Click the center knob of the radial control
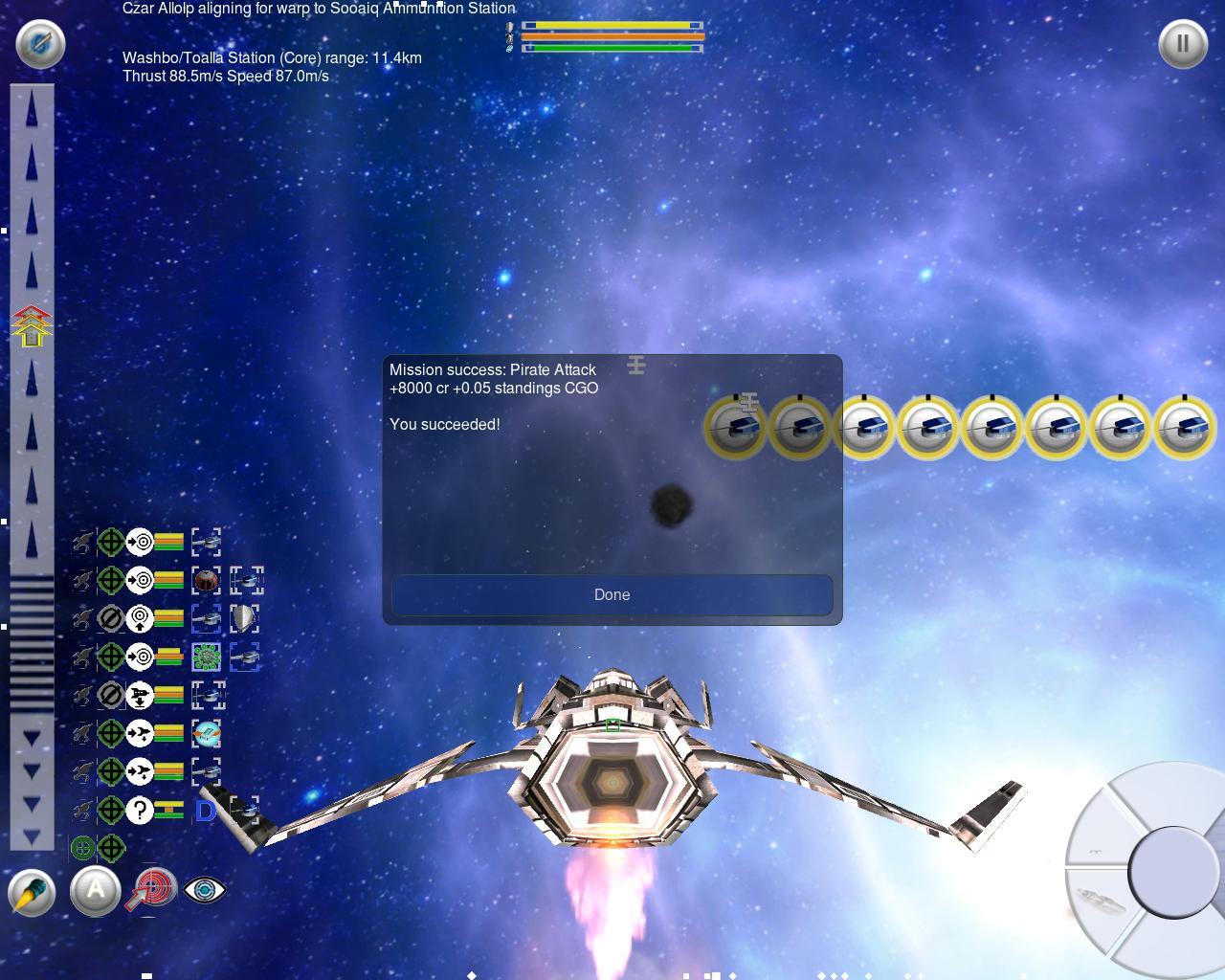The width and height of the screenshot is (1225, 980). click(x=1169, y=871)
